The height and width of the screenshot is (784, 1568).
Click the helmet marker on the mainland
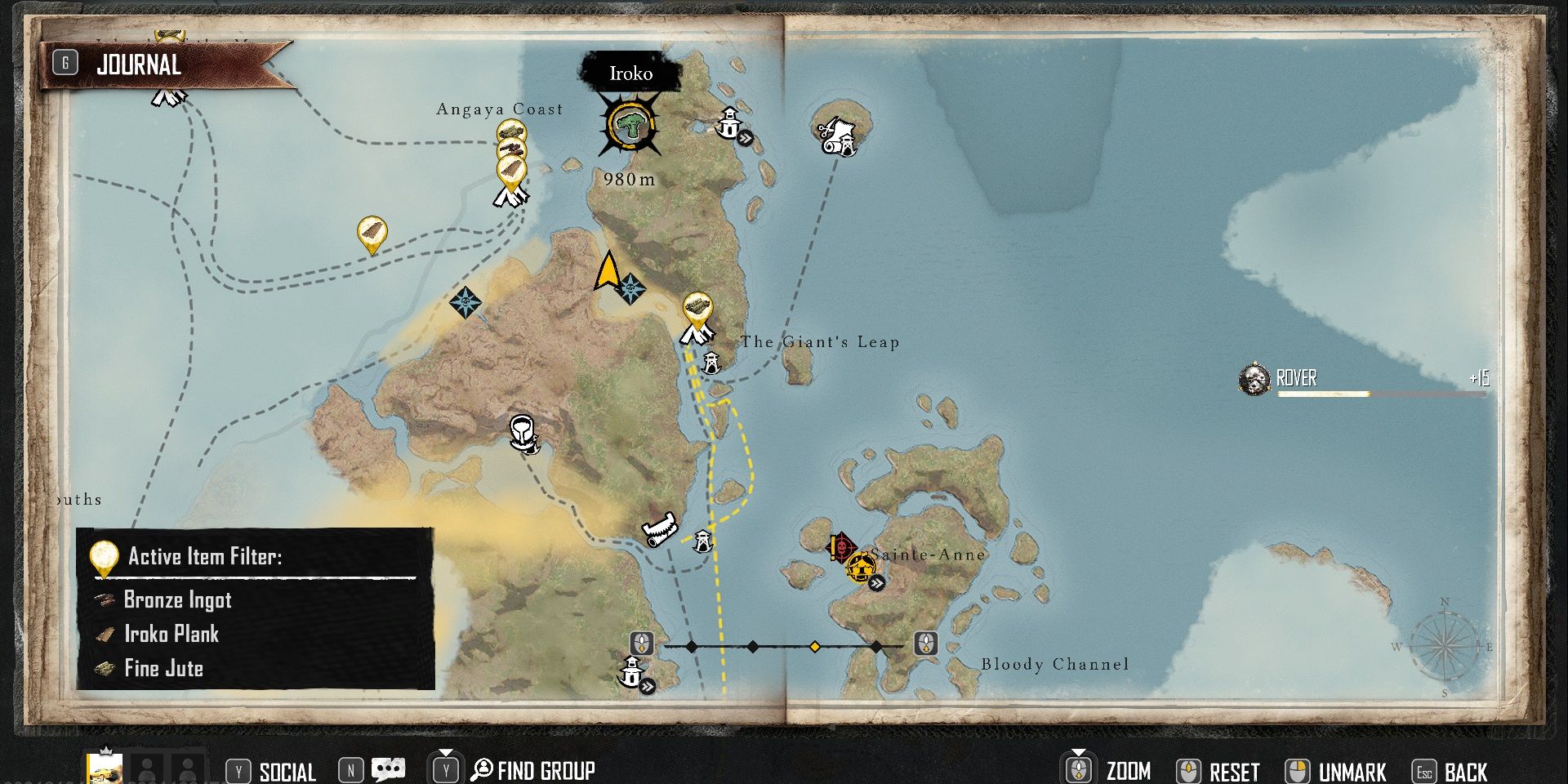click(523, 431)
